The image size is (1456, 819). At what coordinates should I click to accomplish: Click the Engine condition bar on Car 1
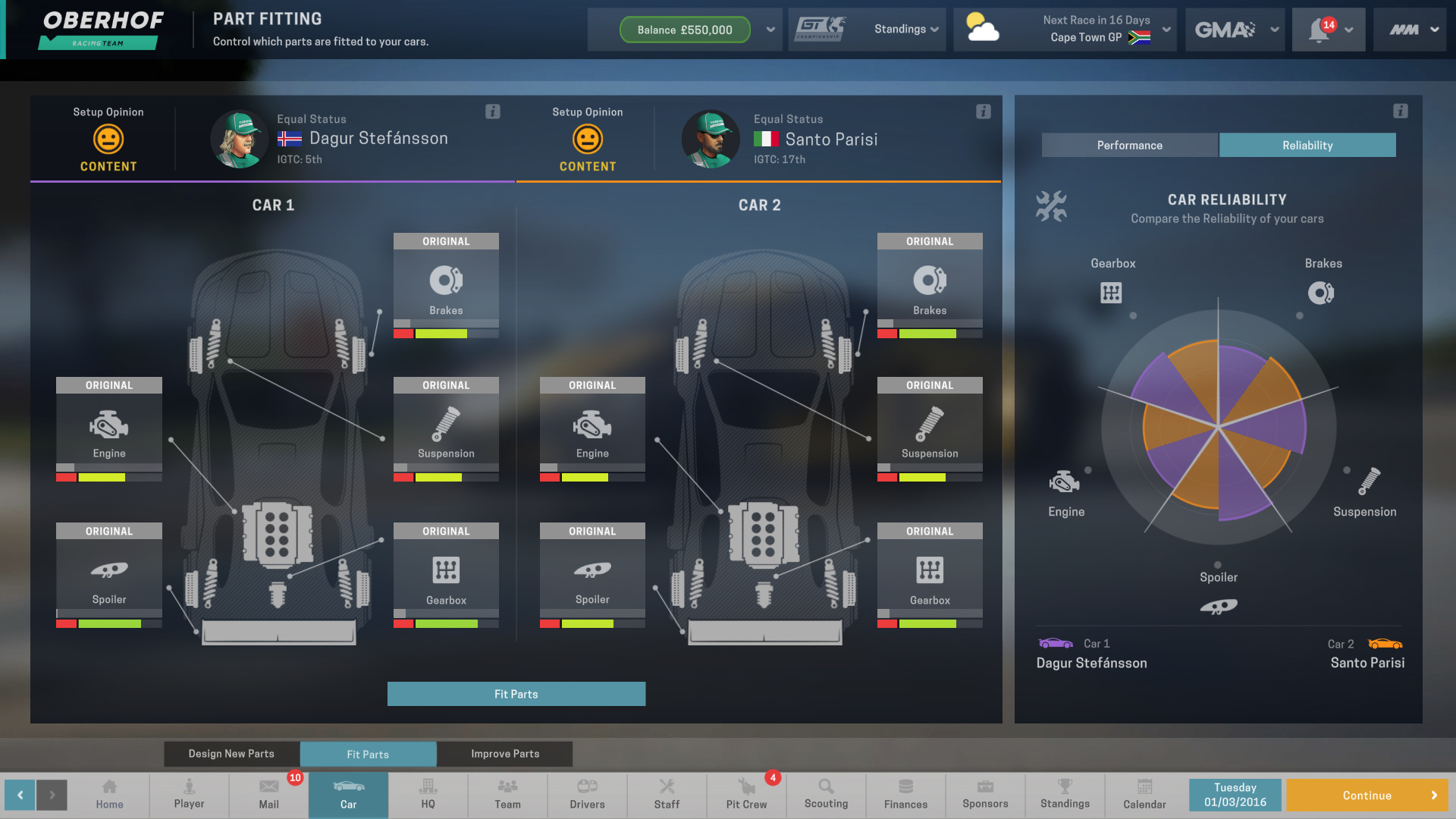108,477
